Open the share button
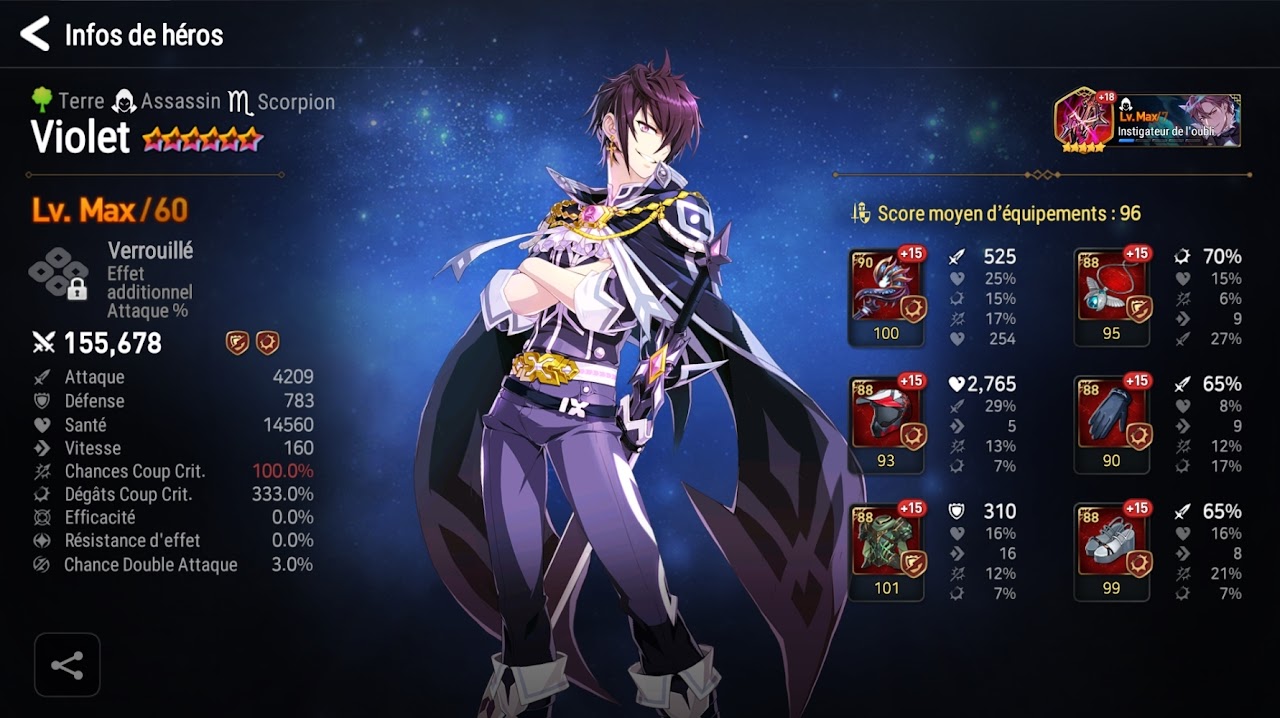 tap(67, 665)
